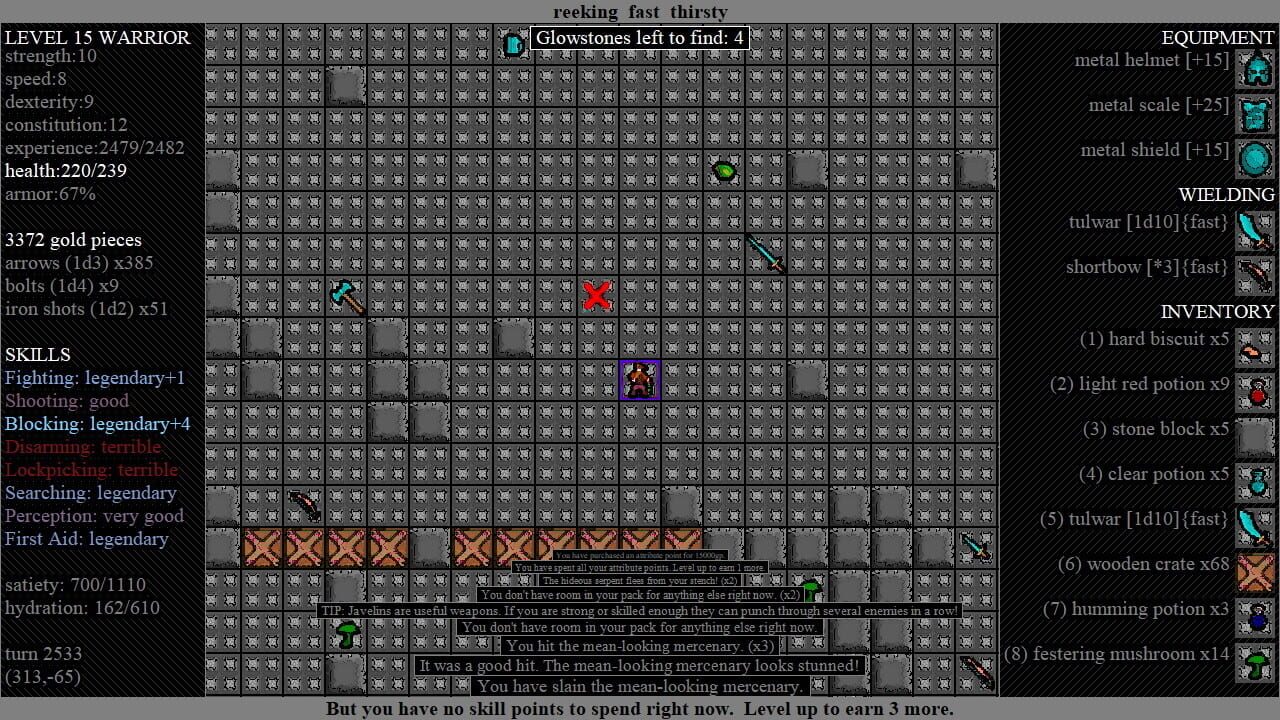
Task: Click the humming potion inventory icon
Action: 1255,618
